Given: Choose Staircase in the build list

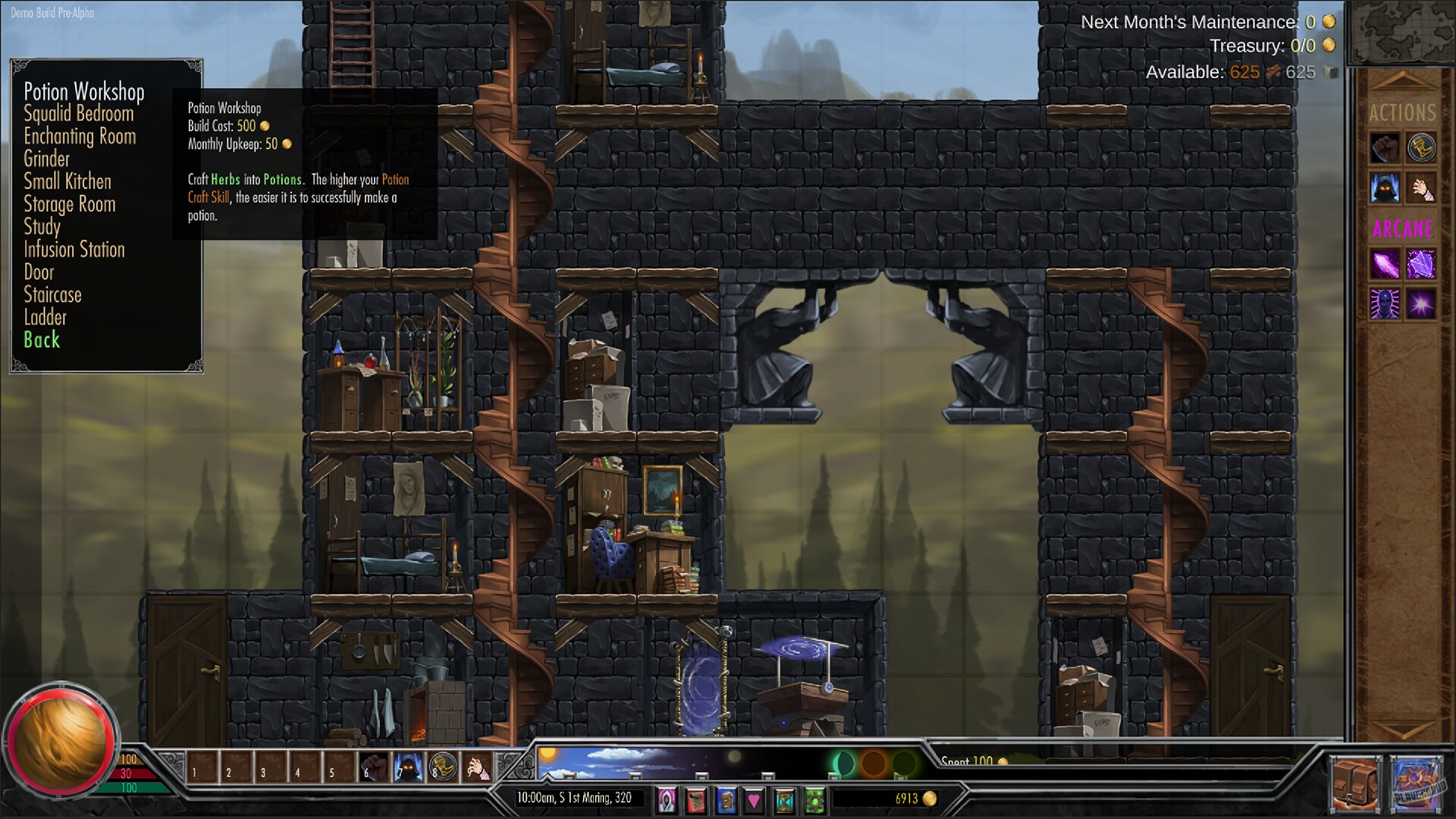Looking at the screenshot, I should (x=52, y=295).
